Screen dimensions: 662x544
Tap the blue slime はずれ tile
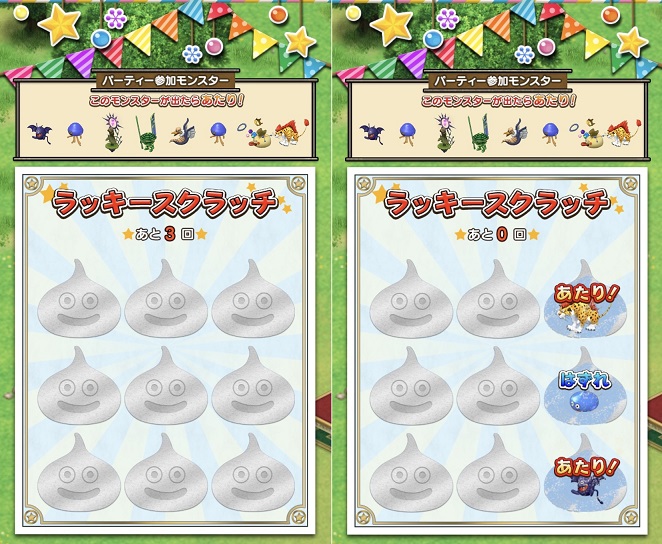584,393
